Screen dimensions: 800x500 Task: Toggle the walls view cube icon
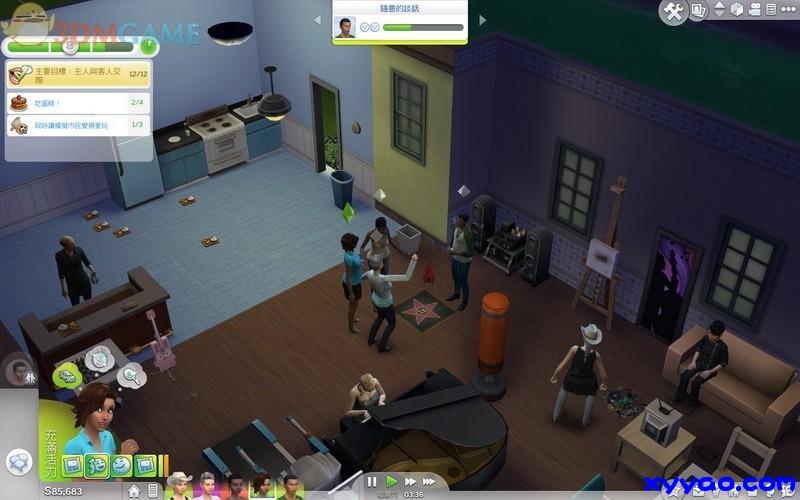(737, 10)
